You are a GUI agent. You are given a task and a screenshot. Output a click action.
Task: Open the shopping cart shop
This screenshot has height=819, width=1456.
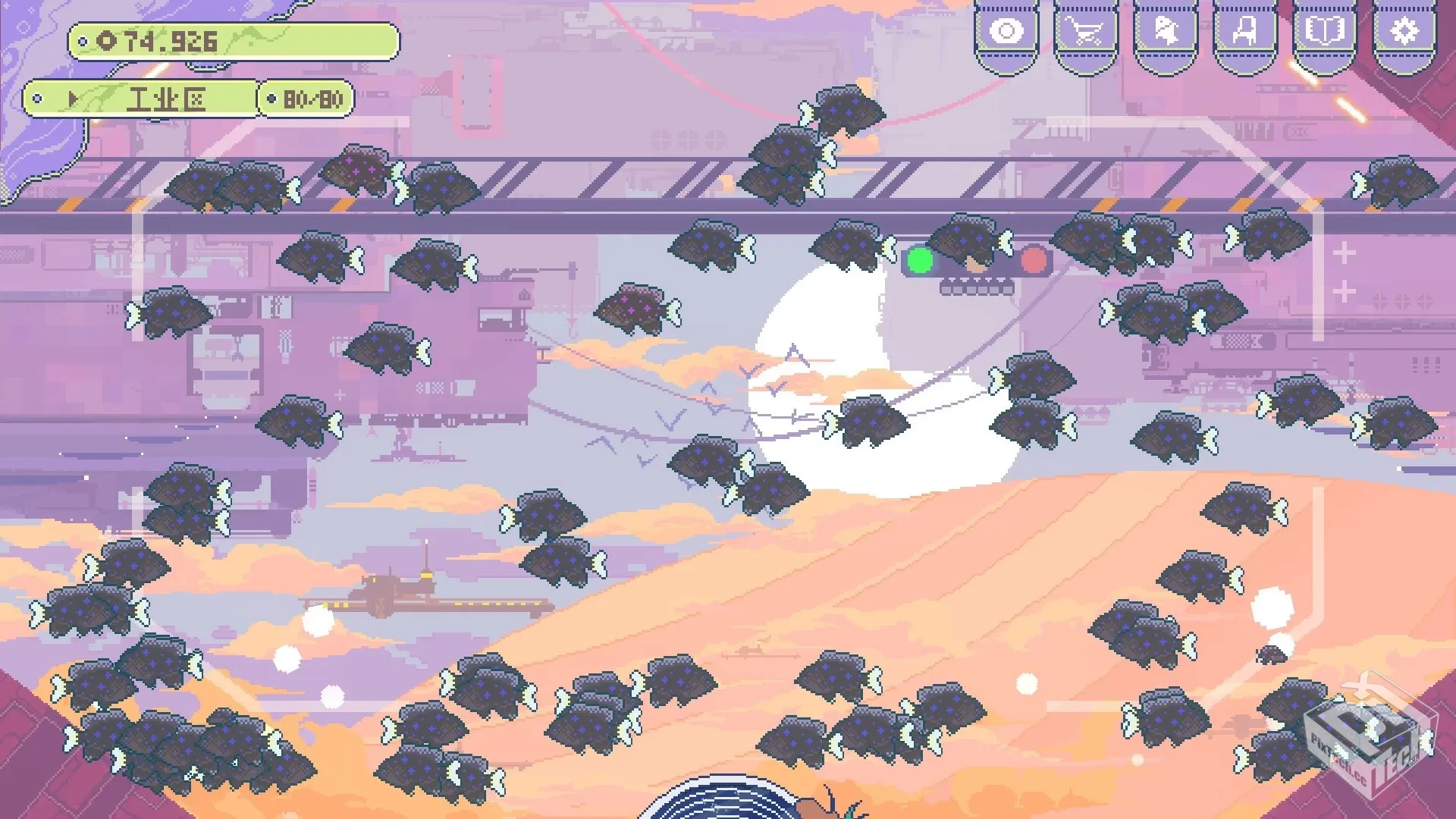pos(1085,32)
